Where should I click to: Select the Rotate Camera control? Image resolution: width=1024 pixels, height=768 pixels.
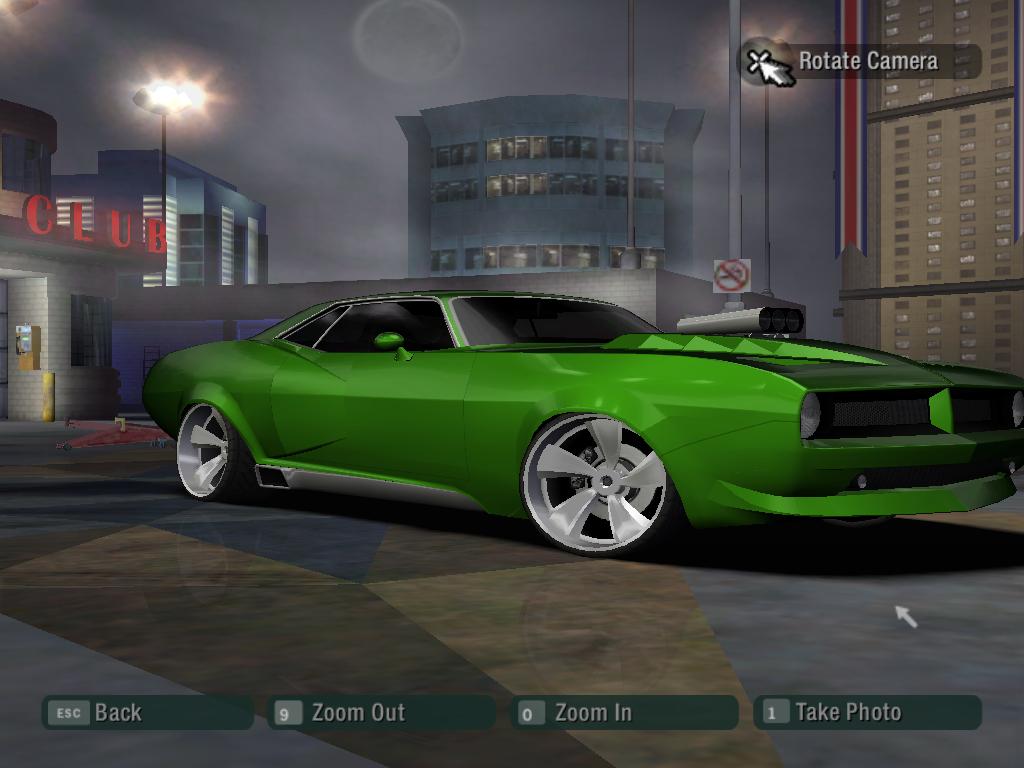860,61
